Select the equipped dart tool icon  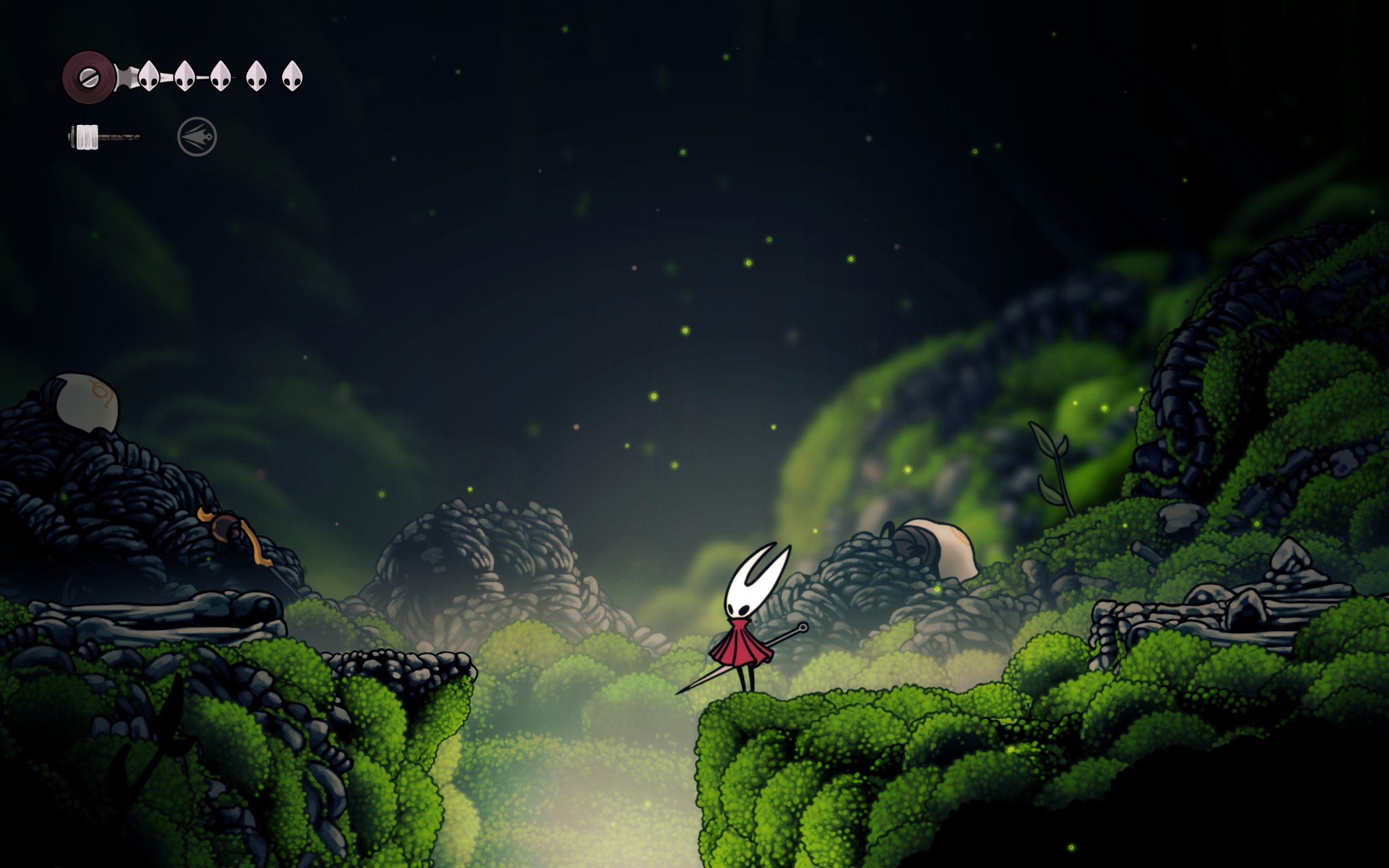point(197,137)
